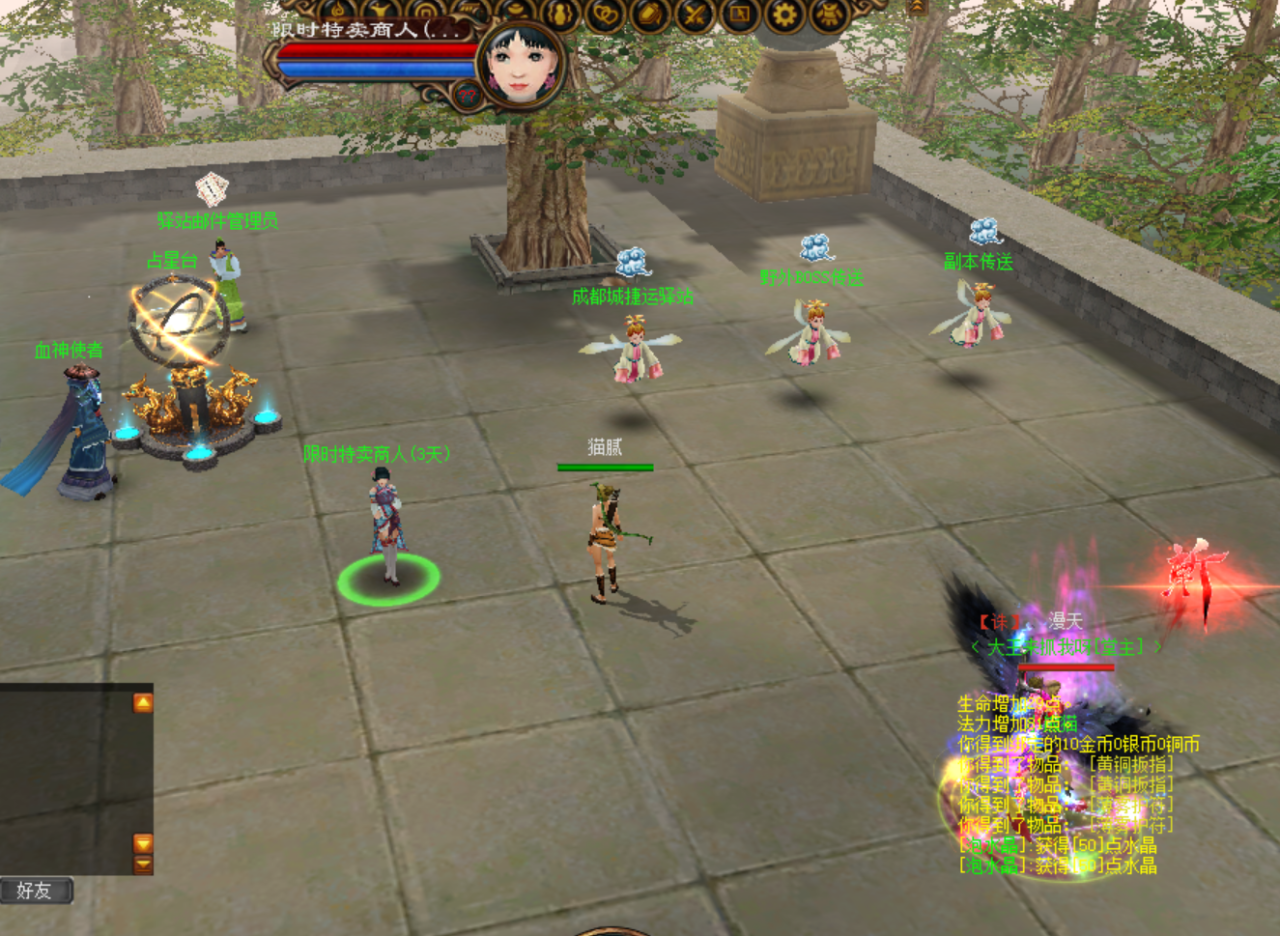Viewport: 1280px width, 936px height.
Task: Select the gourd icon in top bar
Action: tap(560, 14)
